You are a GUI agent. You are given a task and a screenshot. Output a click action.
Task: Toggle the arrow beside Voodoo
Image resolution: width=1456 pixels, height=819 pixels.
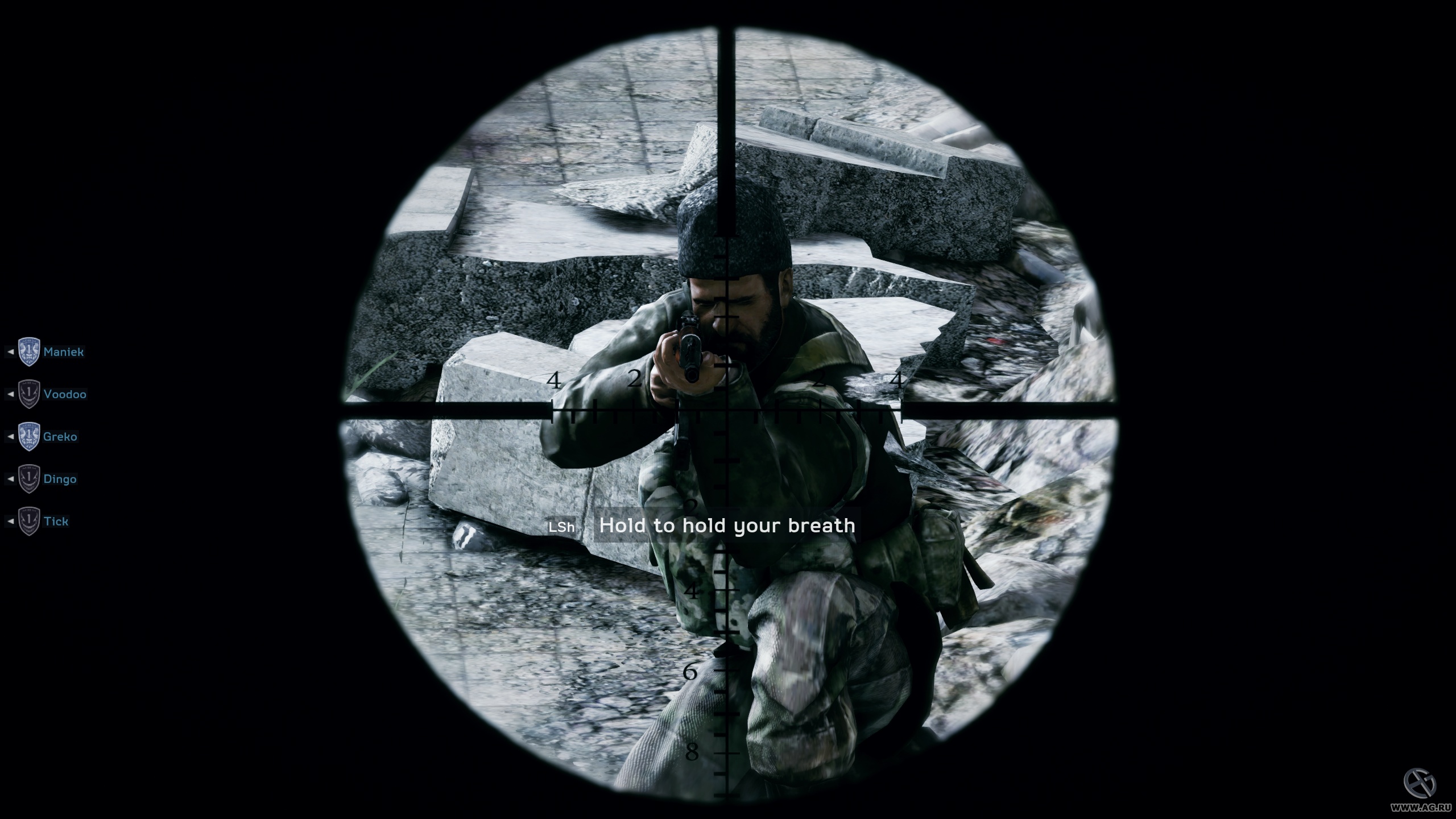11,394
